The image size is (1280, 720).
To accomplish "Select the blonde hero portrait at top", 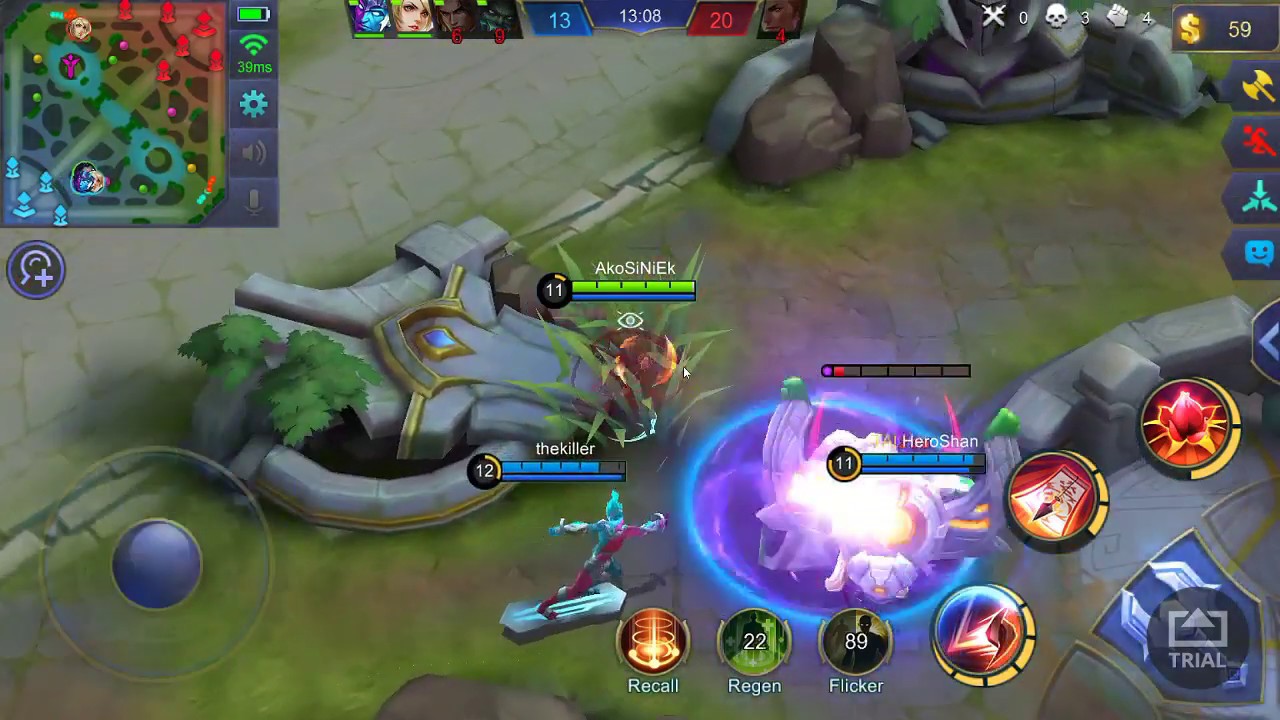I will click(x=411, y=18).
